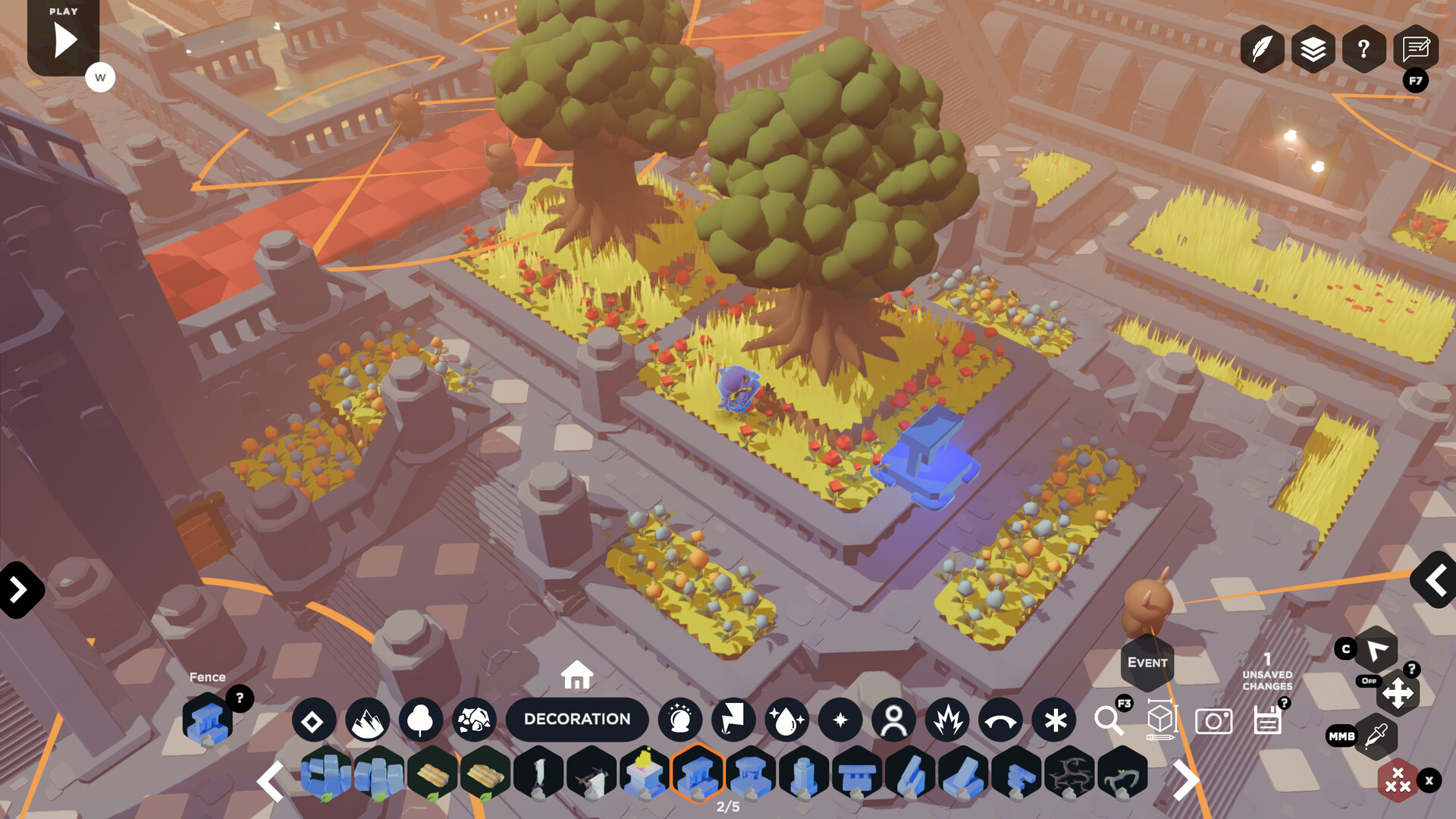Toggle the measure cube pencil tool
1456x819 pixels.
click(1159, 720)
